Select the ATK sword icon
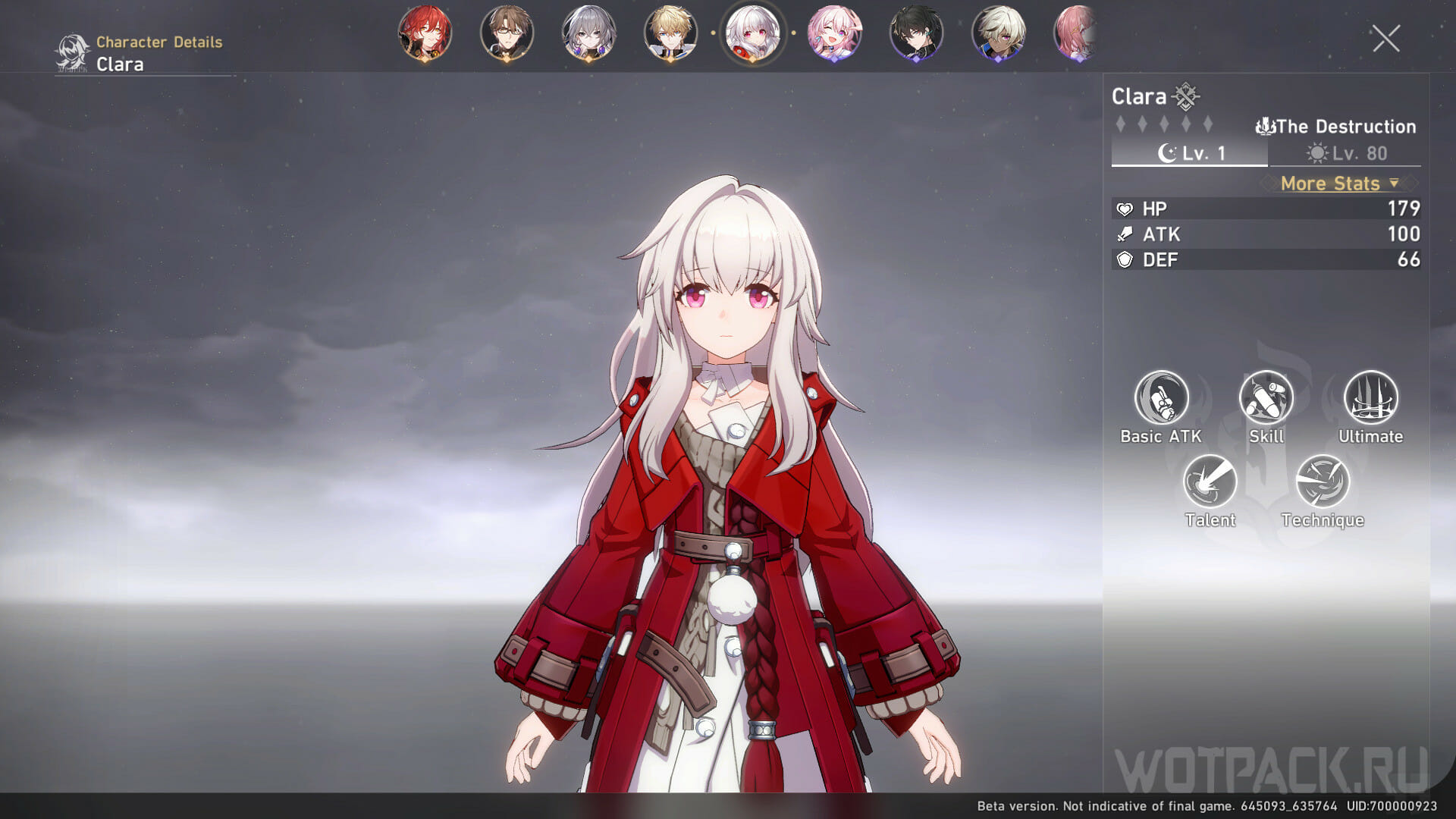The height and width of the screenshot is (819, 1456). [1127, 234]
